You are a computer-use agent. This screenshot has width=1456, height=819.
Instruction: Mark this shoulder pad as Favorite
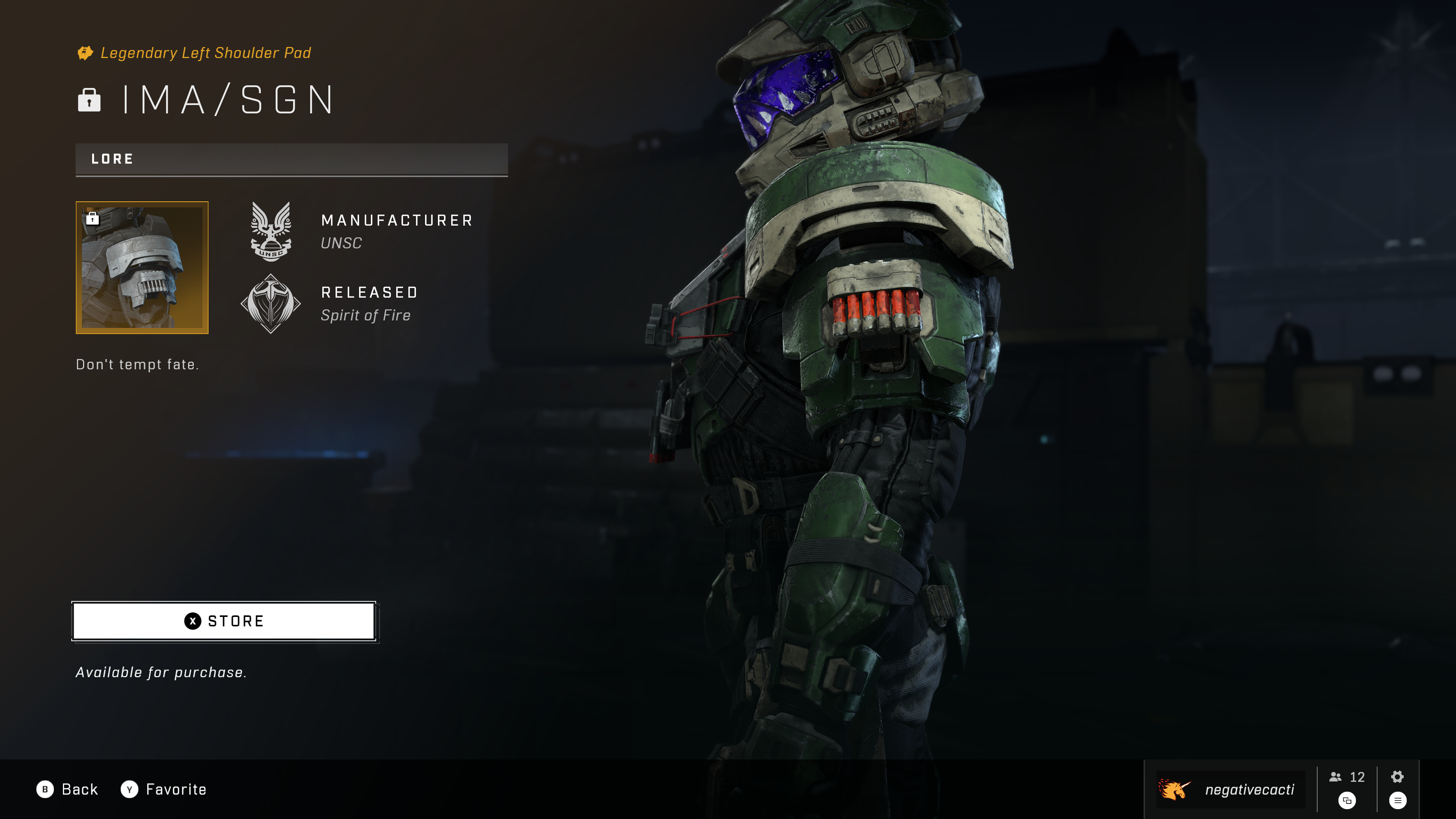coord(163,789)
